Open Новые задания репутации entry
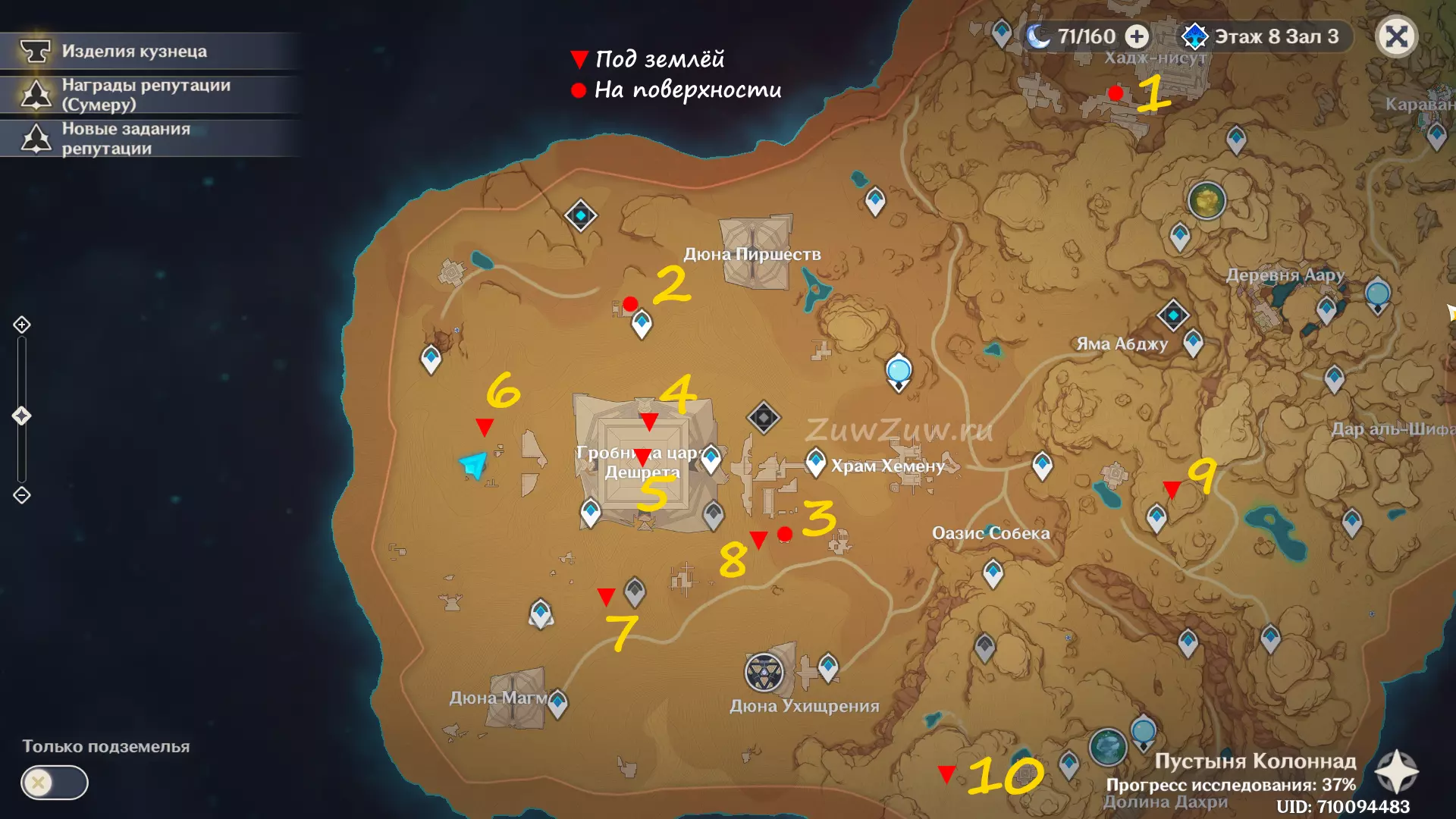Screen dimensions: 1456x819 click(126, 139)
